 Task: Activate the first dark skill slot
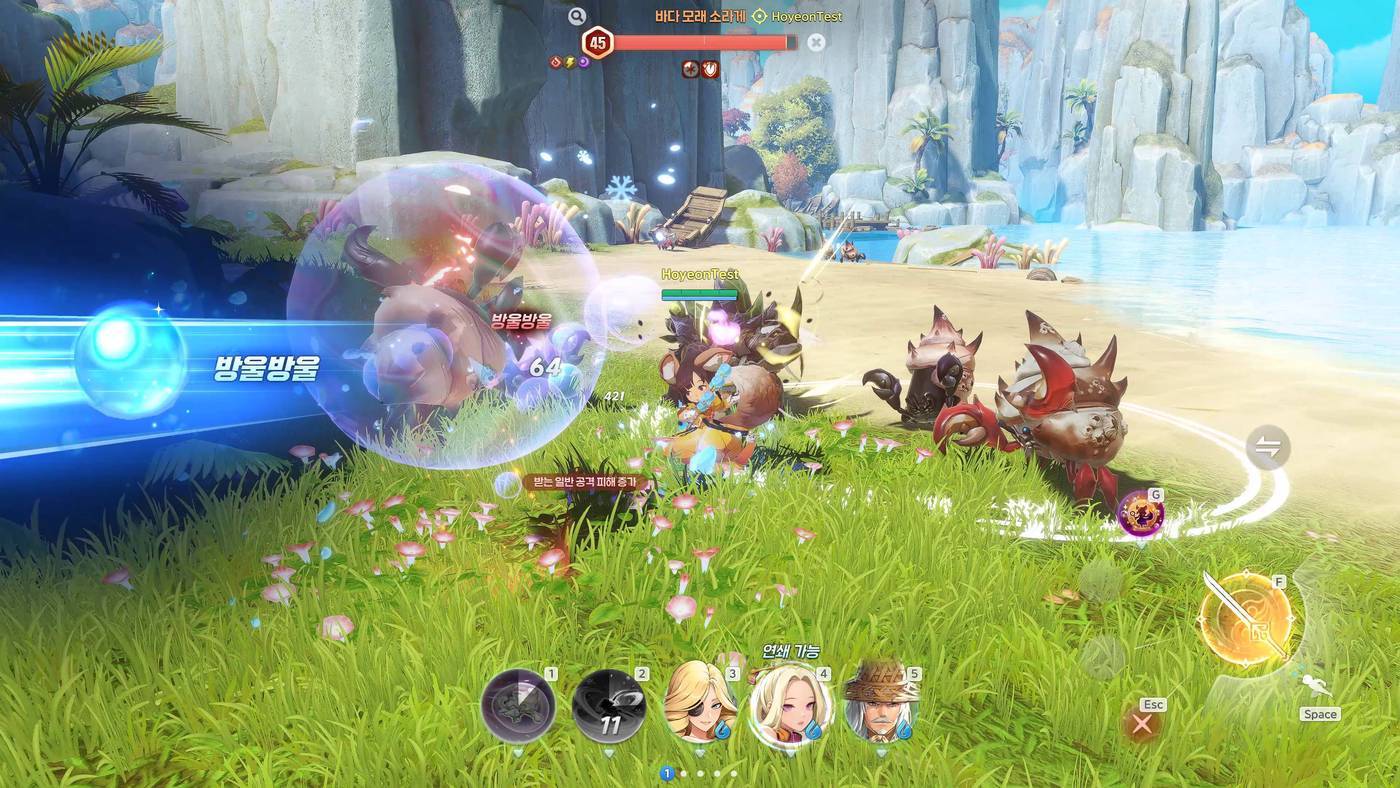click(x=518, y=705)
